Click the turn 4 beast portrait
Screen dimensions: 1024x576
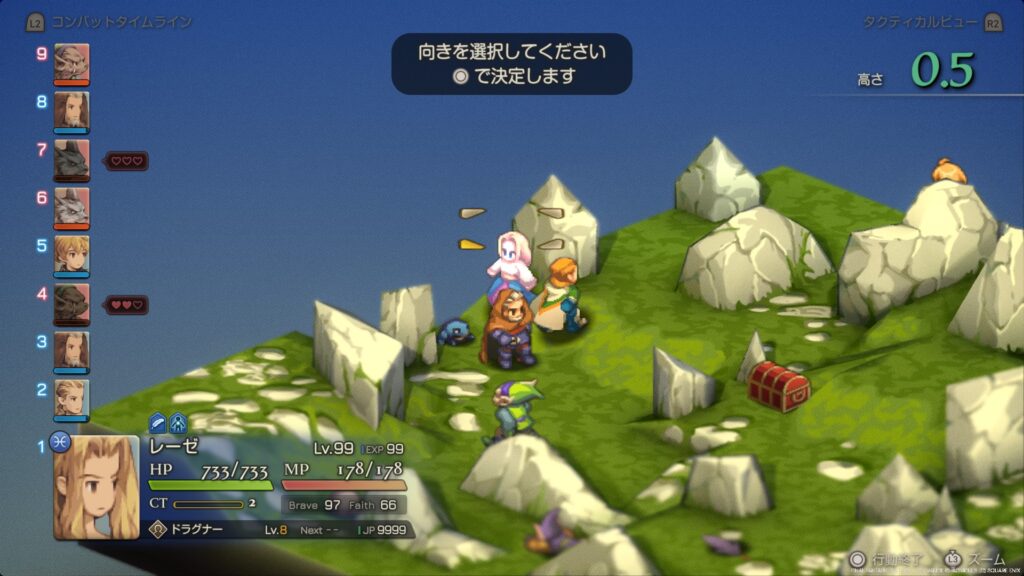pyautogui.click(x=71, y=301)
